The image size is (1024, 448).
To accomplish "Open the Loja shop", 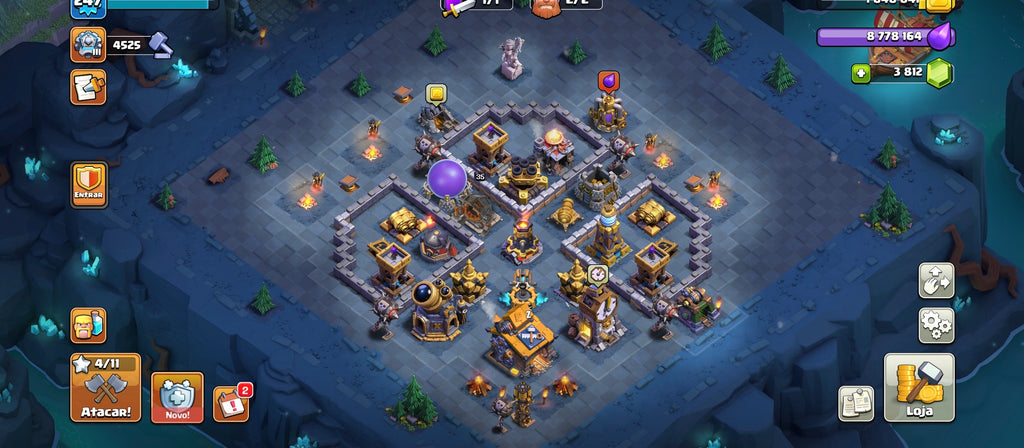I will [x=919, y=387].
